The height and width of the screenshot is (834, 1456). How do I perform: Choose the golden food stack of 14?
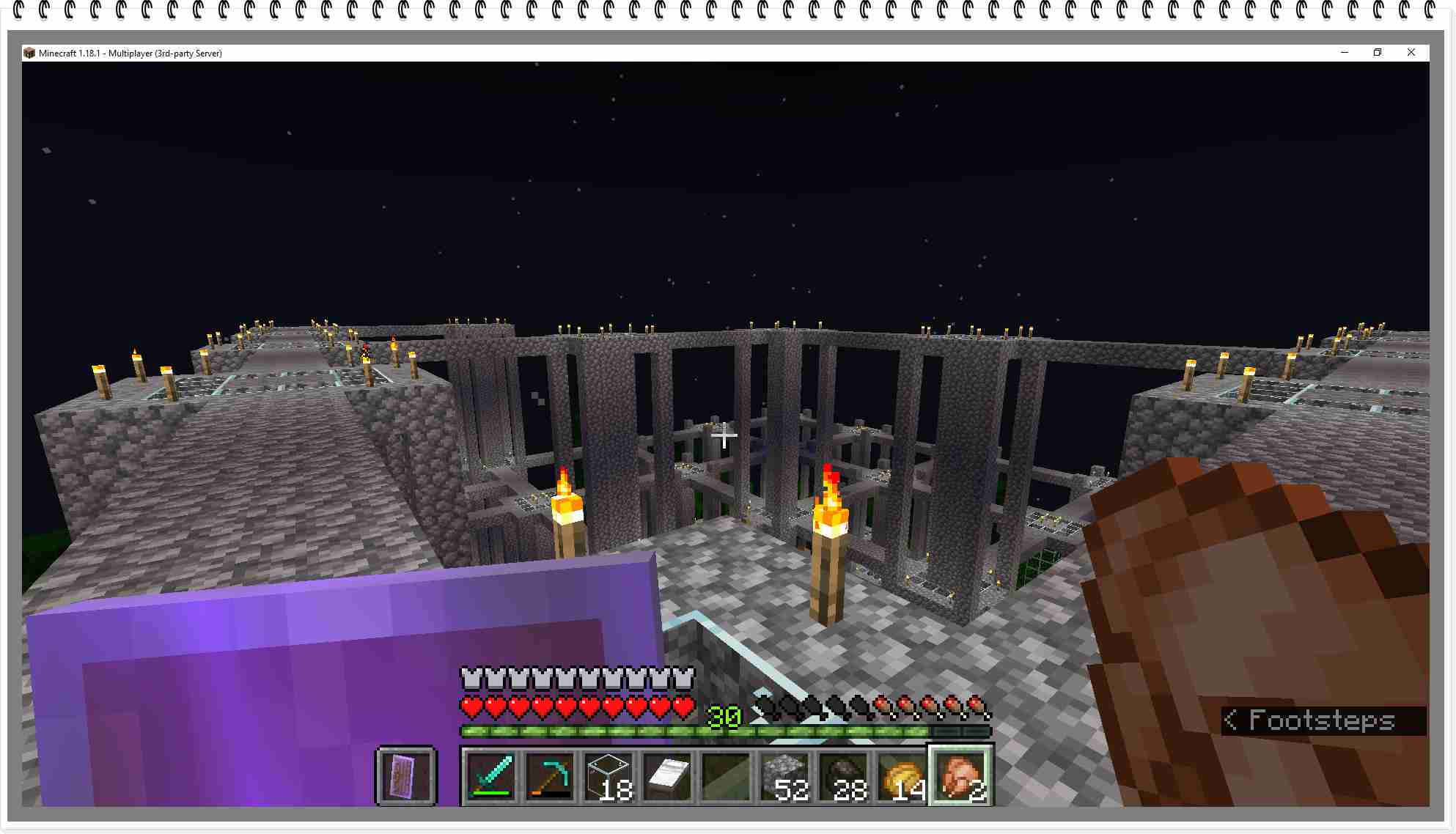click(902, 776)
